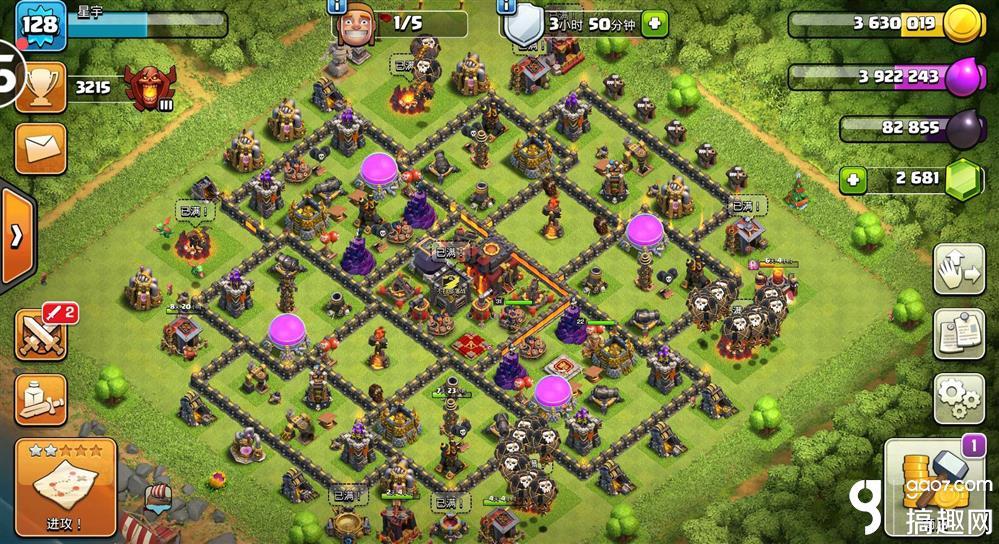Open the Settings gears button

(x=960, y=399)
